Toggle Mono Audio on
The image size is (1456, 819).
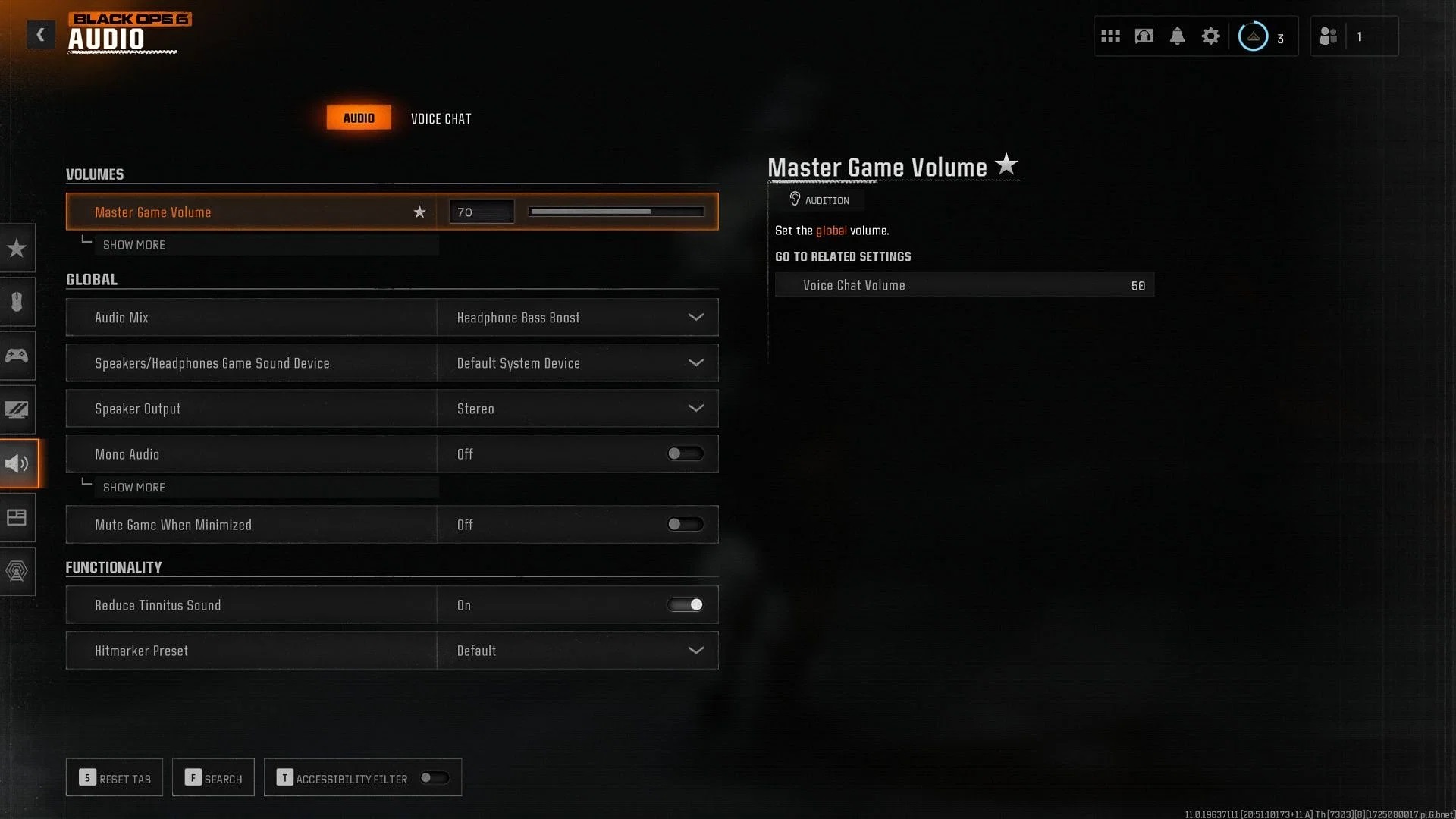click(x=684, y=454)
